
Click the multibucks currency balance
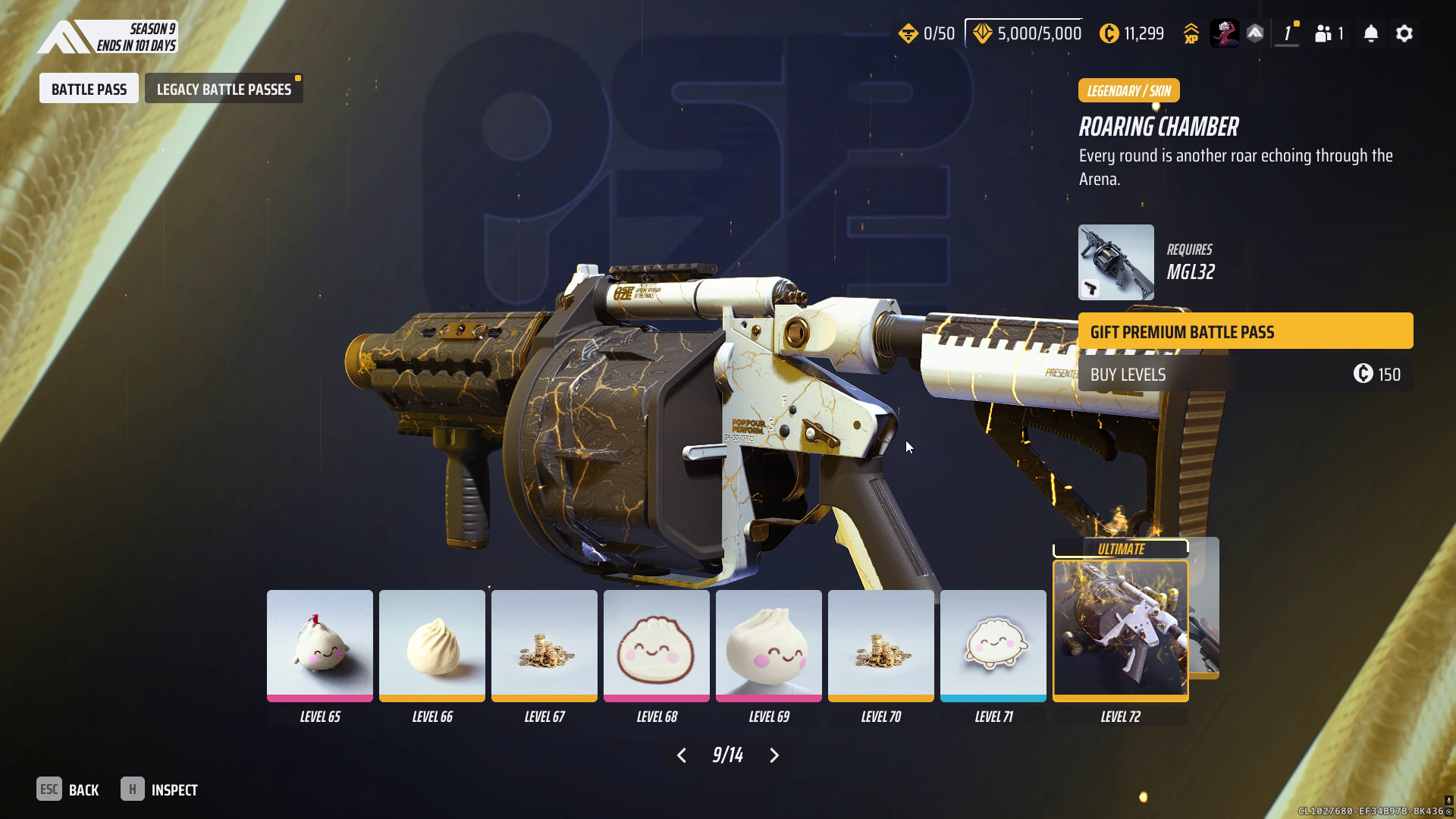[1131, 33]
